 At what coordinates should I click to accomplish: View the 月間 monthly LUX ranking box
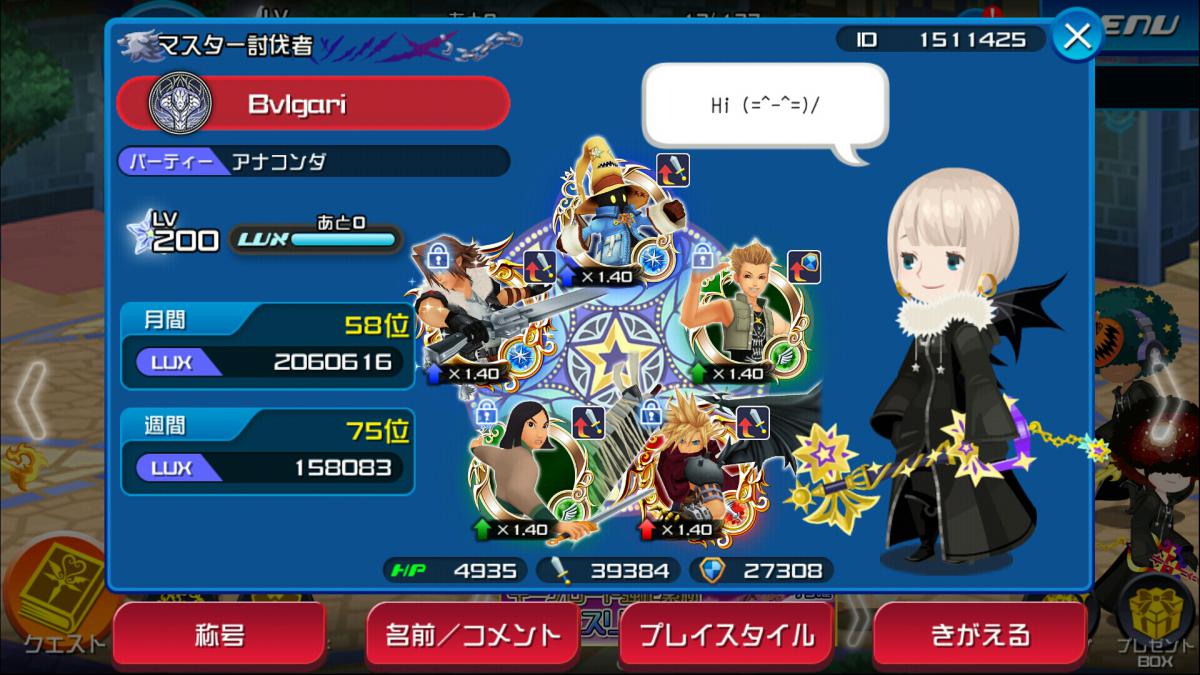(267, 346)
